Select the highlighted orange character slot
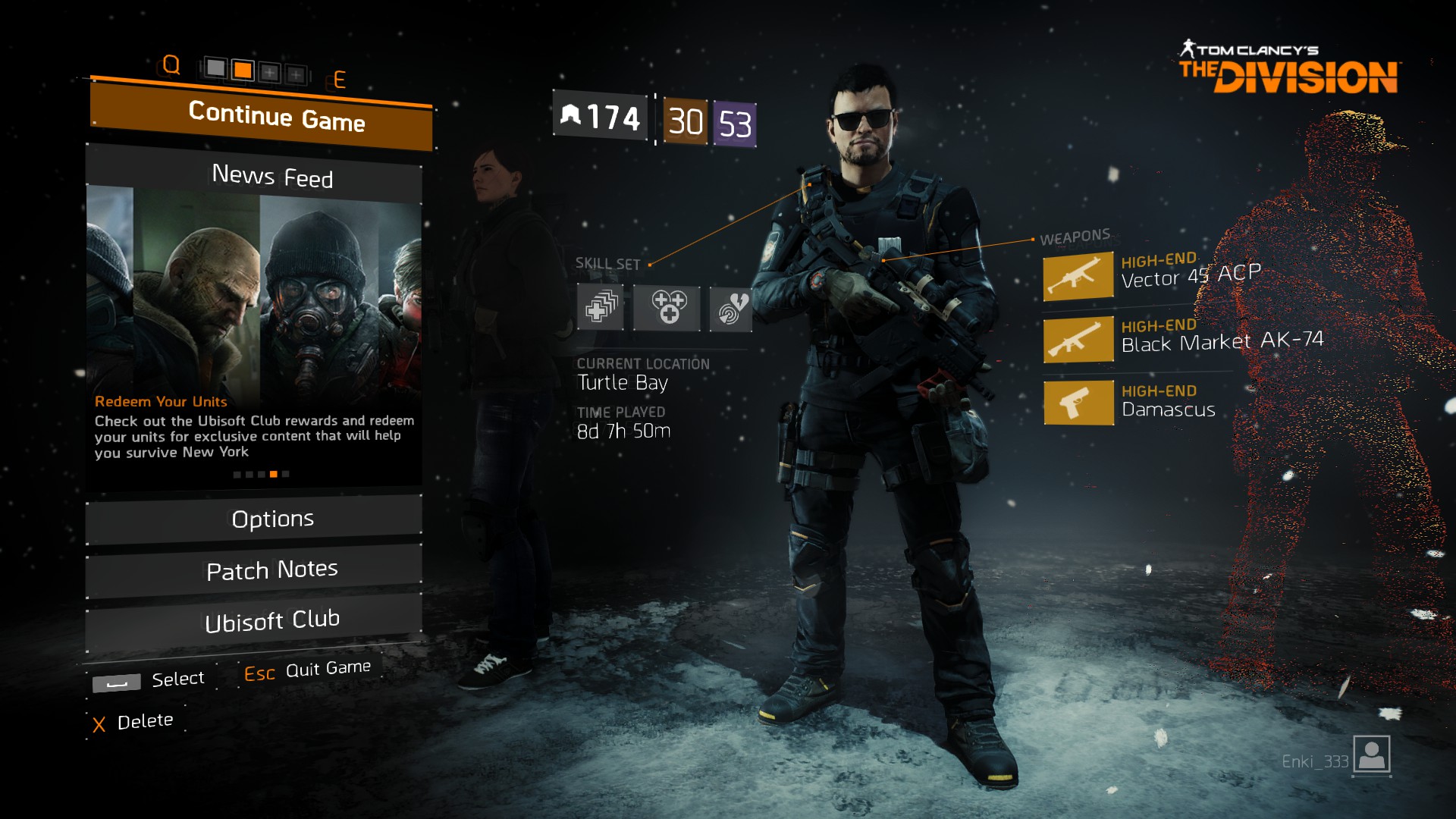This screenshot has height=819, width=1456. (243, 71)
